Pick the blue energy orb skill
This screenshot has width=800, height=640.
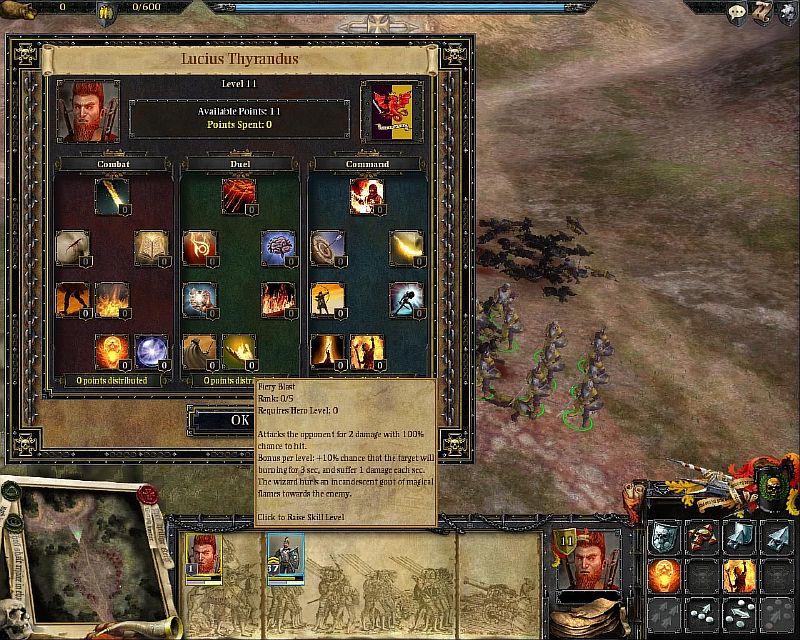pyautogui.click(x=151, y=352)
